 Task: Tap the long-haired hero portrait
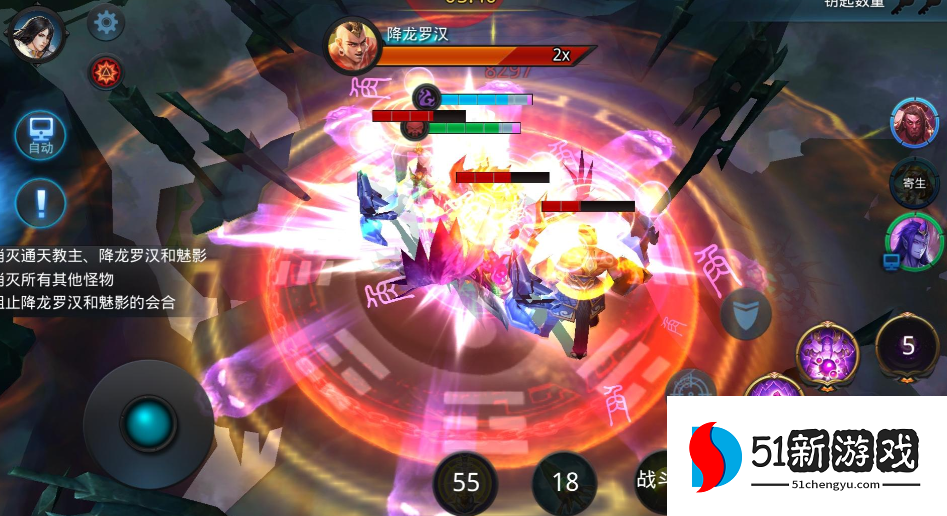(x=36, y=33)
